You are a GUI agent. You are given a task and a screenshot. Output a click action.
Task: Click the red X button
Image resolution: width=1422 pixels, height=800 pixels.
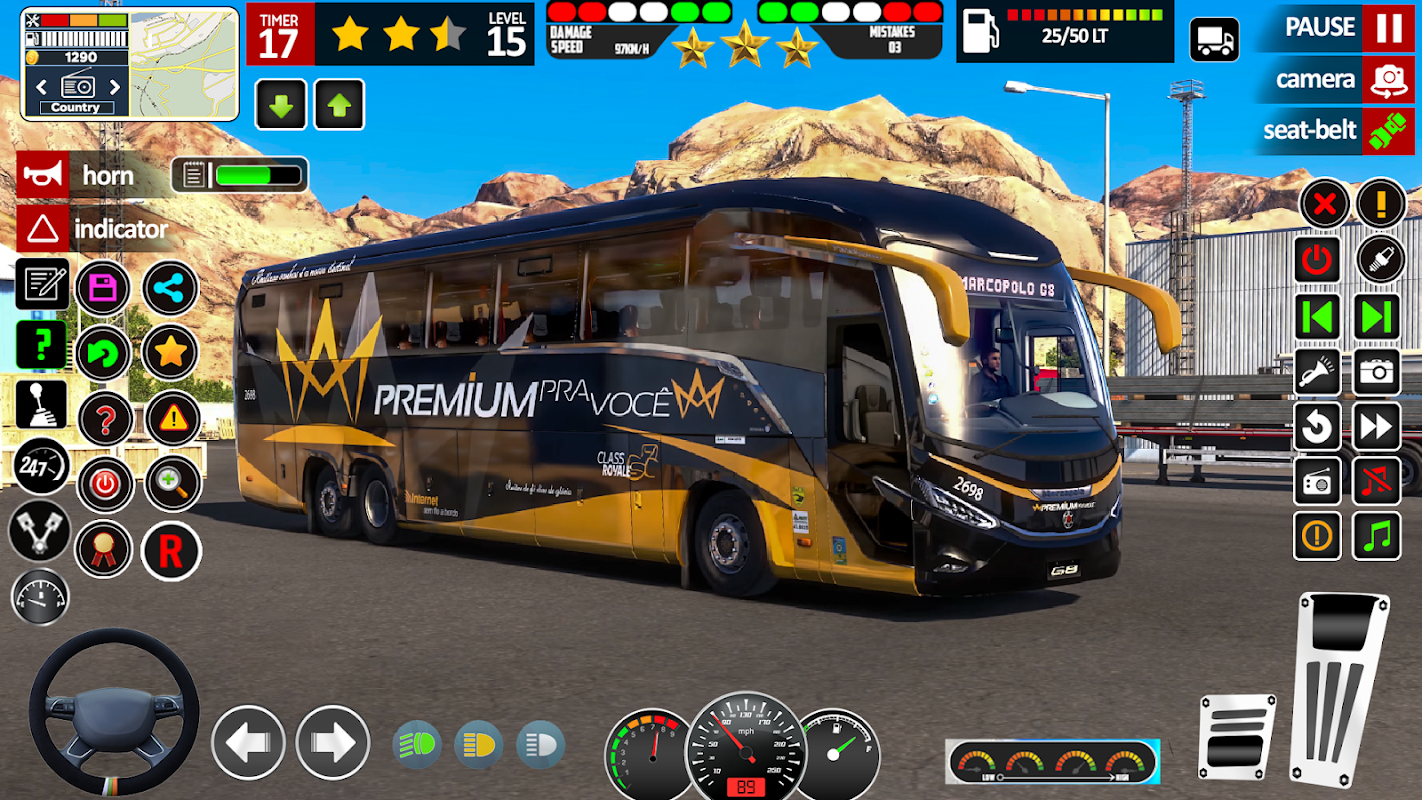pyautogui.click(x=1324, y=205)
